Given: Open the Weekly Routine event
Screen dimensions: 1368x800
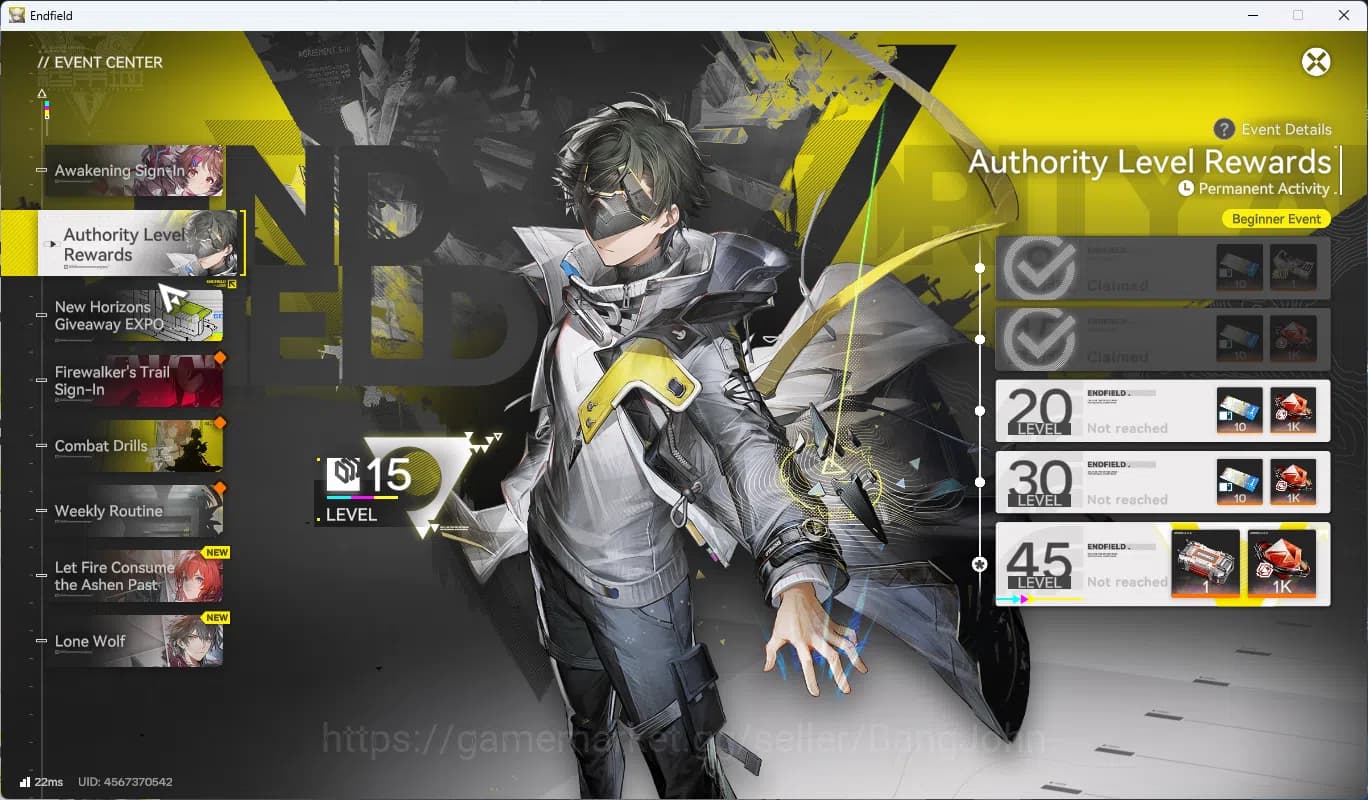Looking at the screenshot, I should click(135, 511).
